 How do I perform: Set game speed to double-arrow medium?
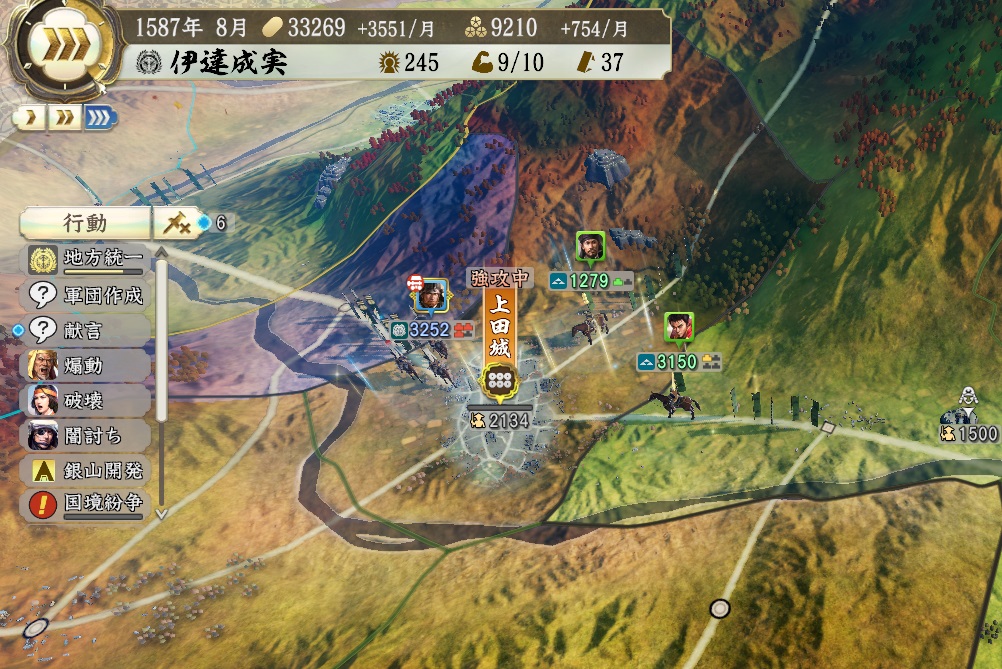click(x=64, y=118)
